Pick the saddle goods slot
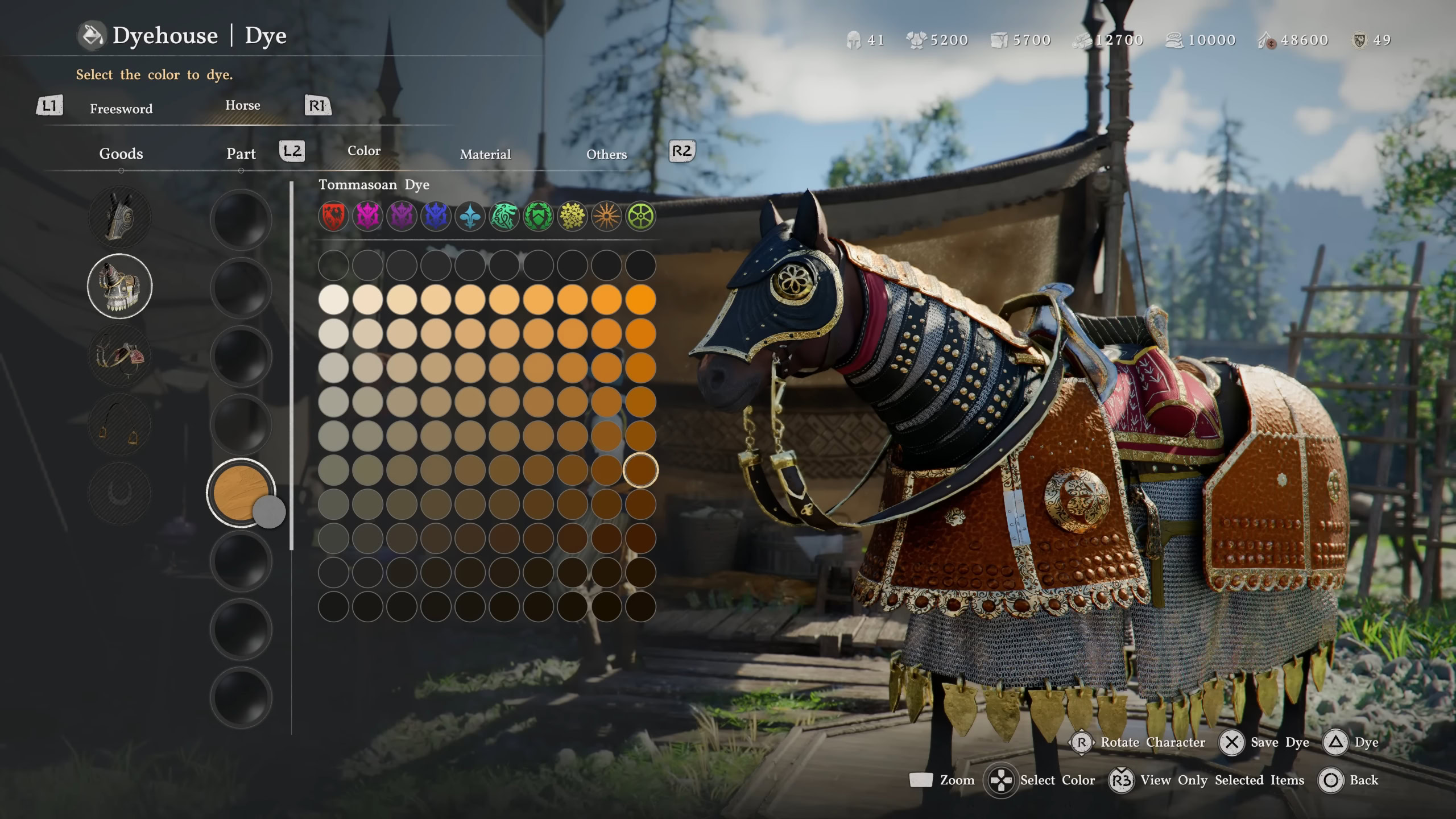 tap(119, 355)
